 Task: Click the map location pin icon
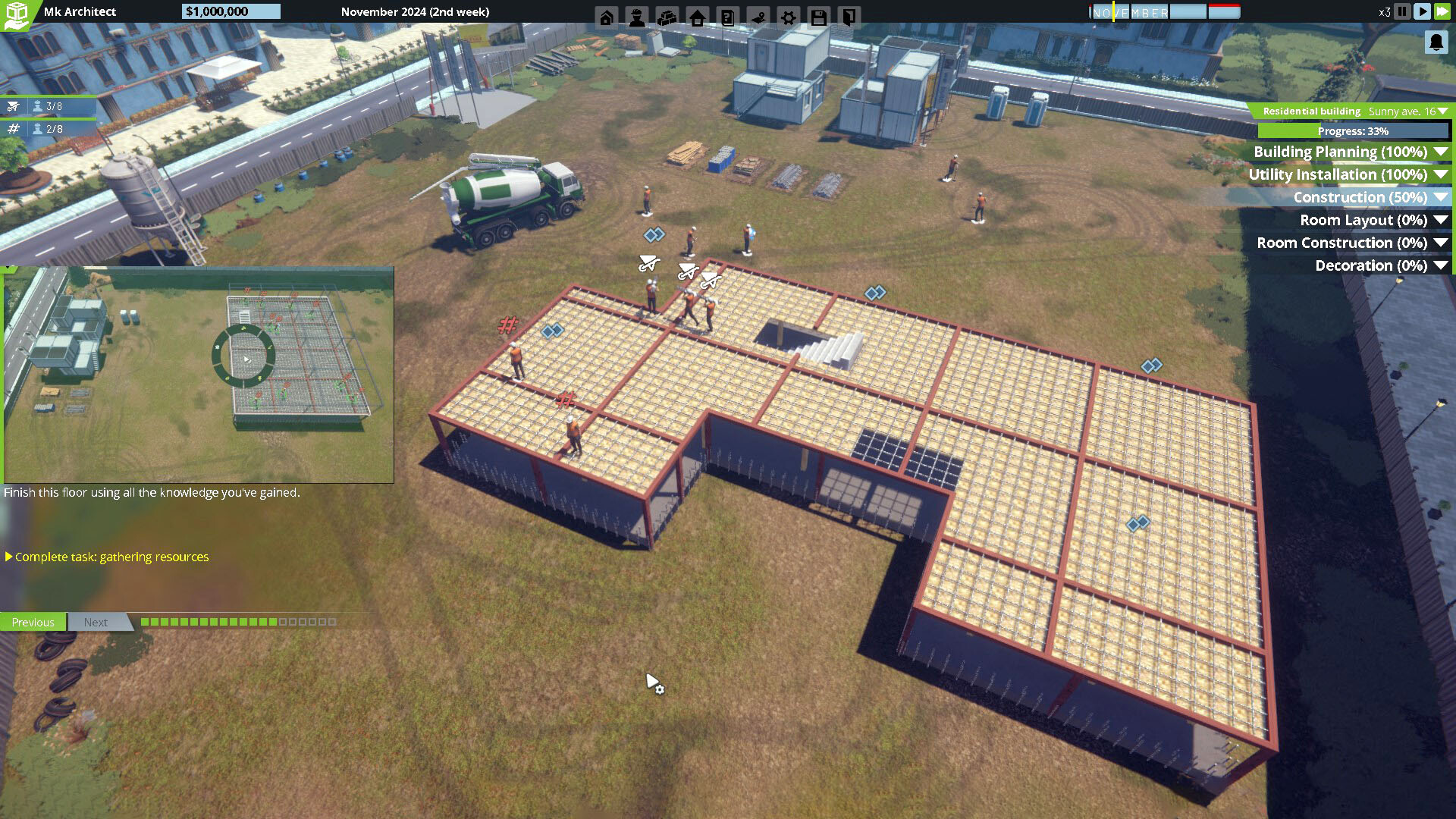click(758, 17)
